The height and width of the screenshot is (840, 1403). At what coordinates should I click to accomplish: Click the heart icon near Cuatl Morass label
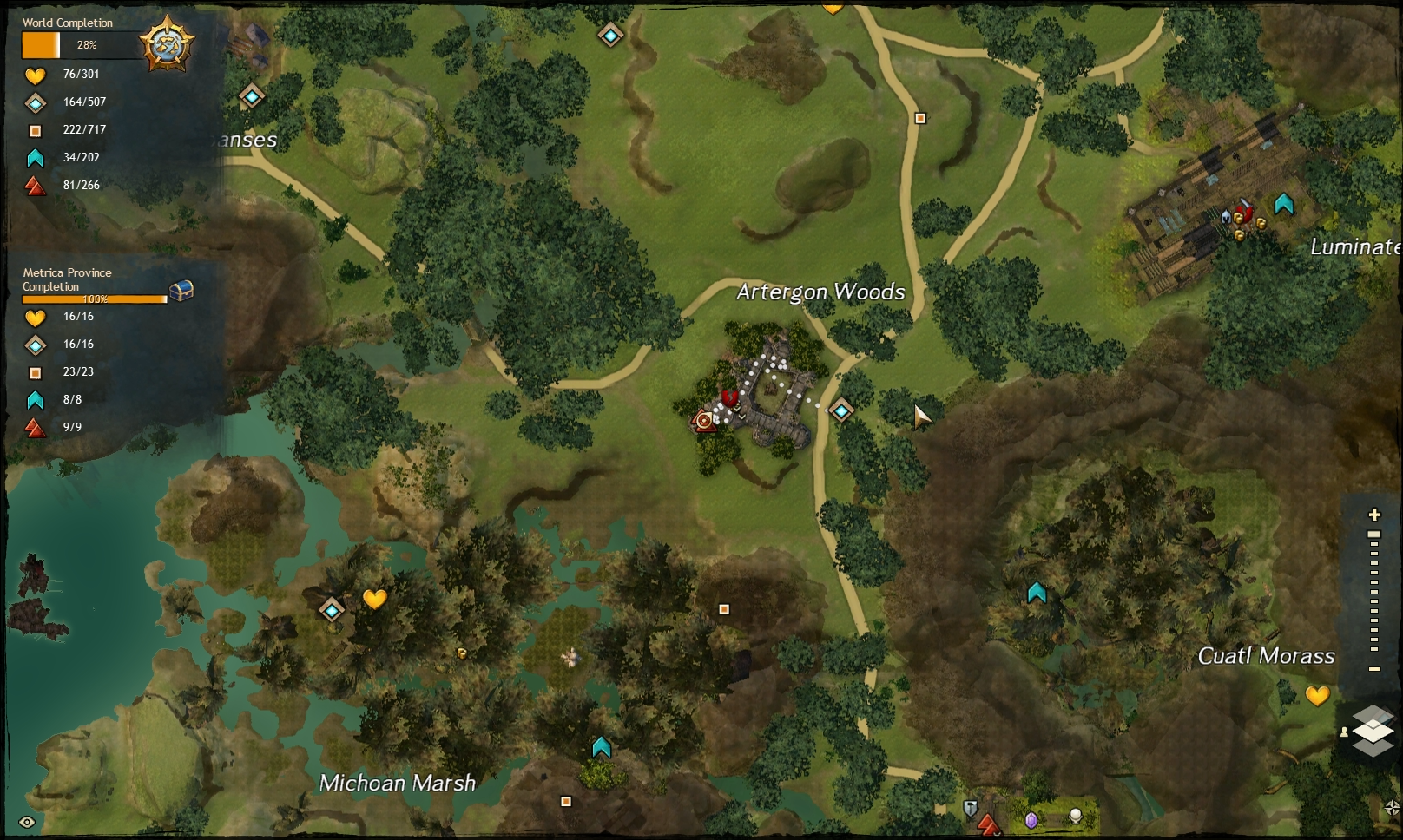pos(1317,694)
